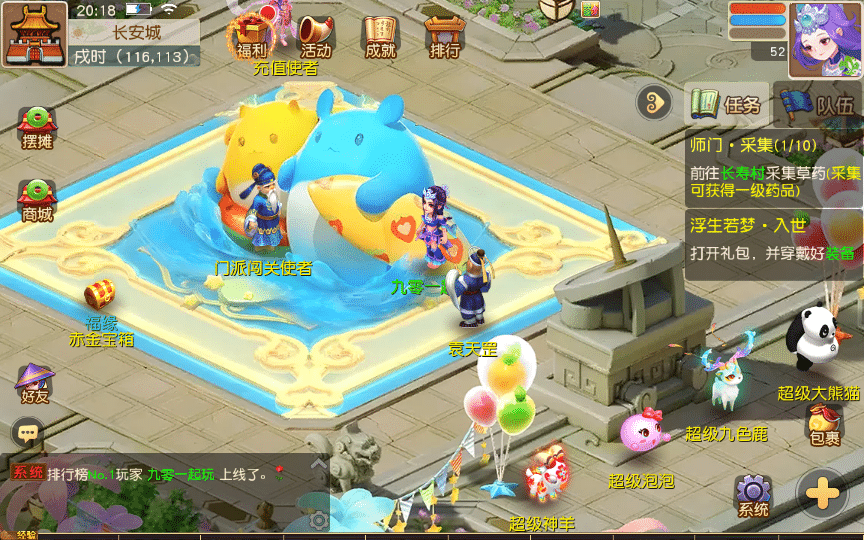Screen dimensions: 864x540
Task: Open the 系统 system settings
Action: [753, 496]
